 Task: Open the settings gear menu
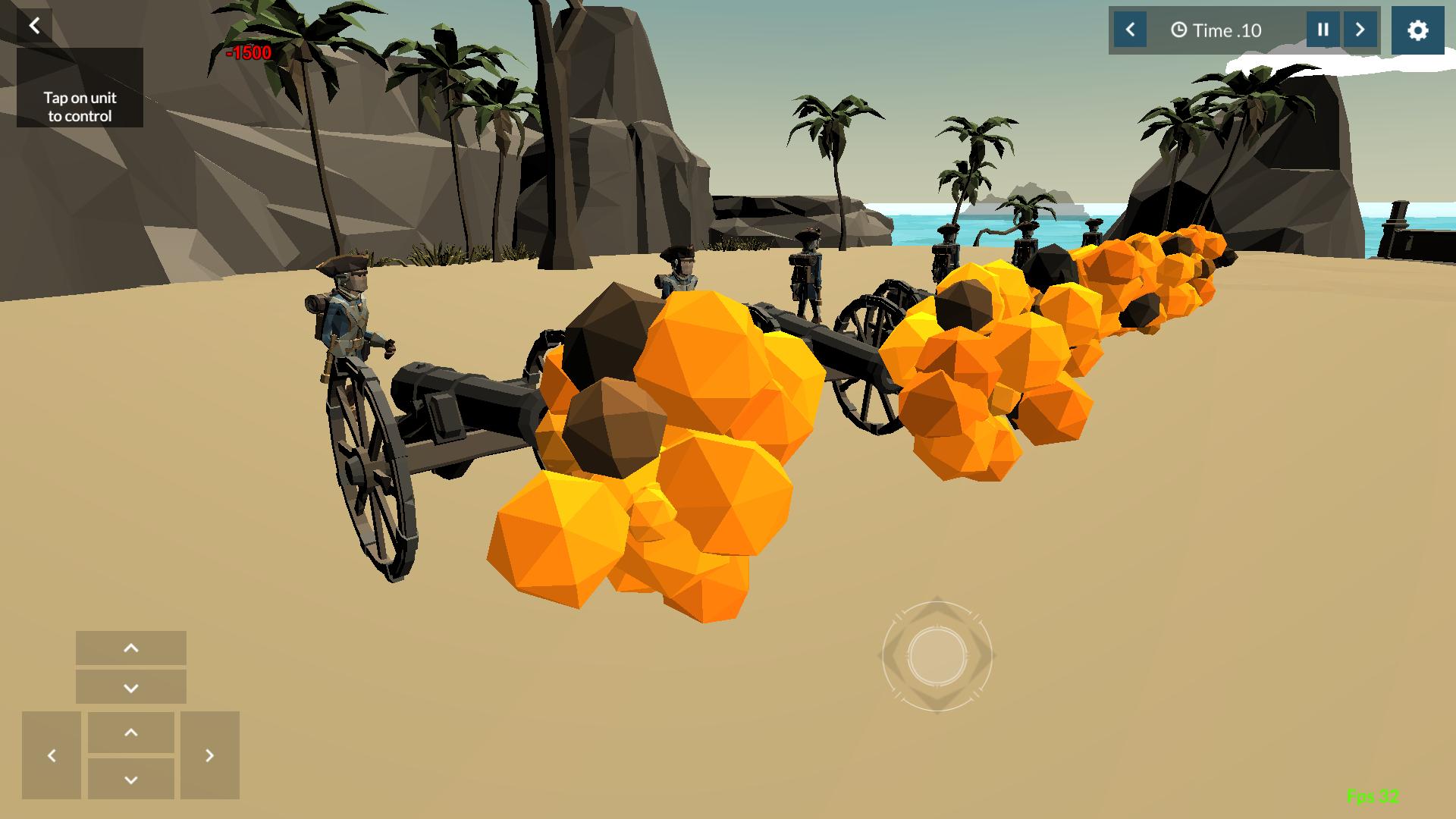[x=1417, y=30]
